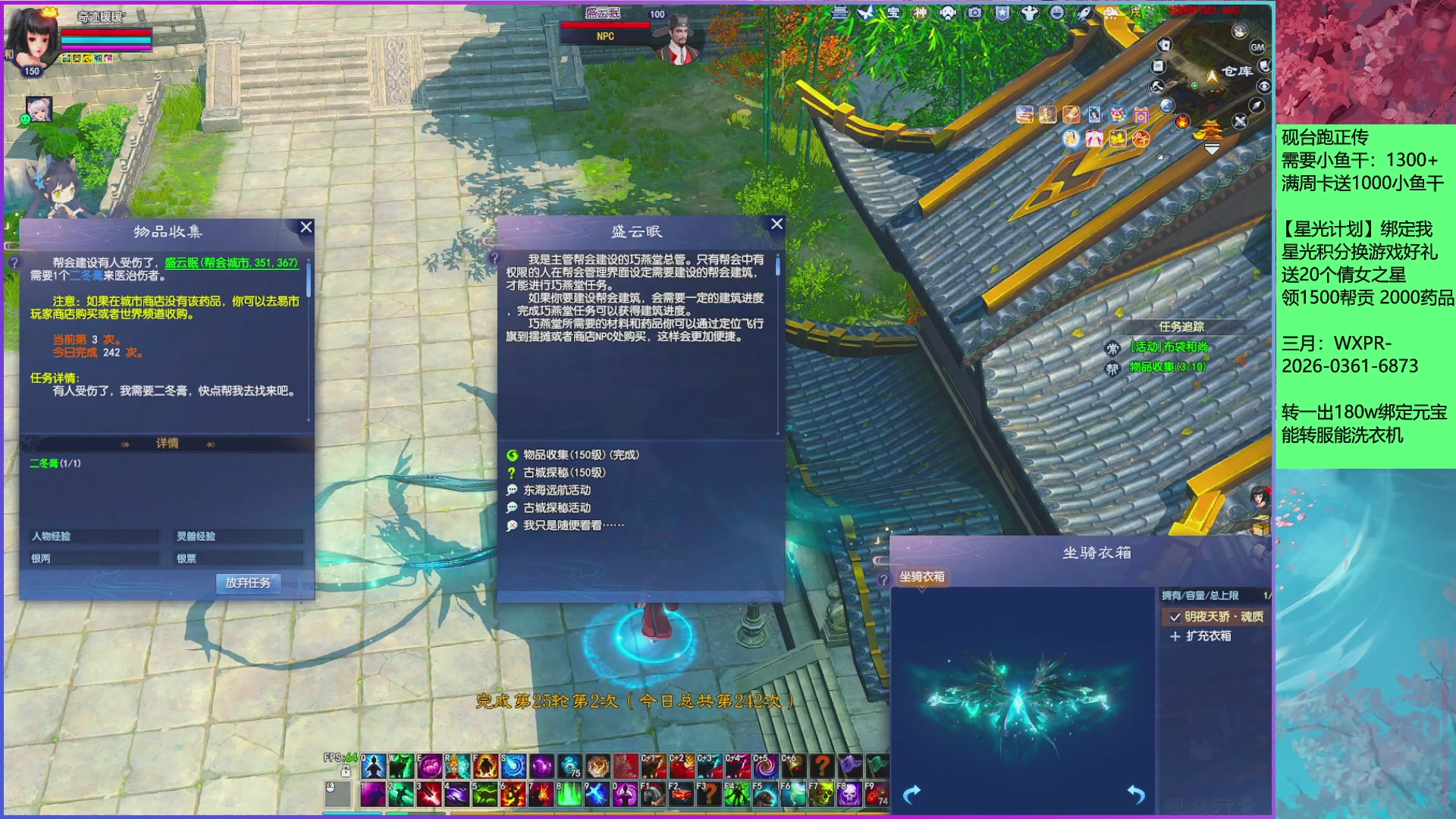1456x819 pixels.
Task: Open the screenshot camera icon in top toolbar
Action: point(974,14)
